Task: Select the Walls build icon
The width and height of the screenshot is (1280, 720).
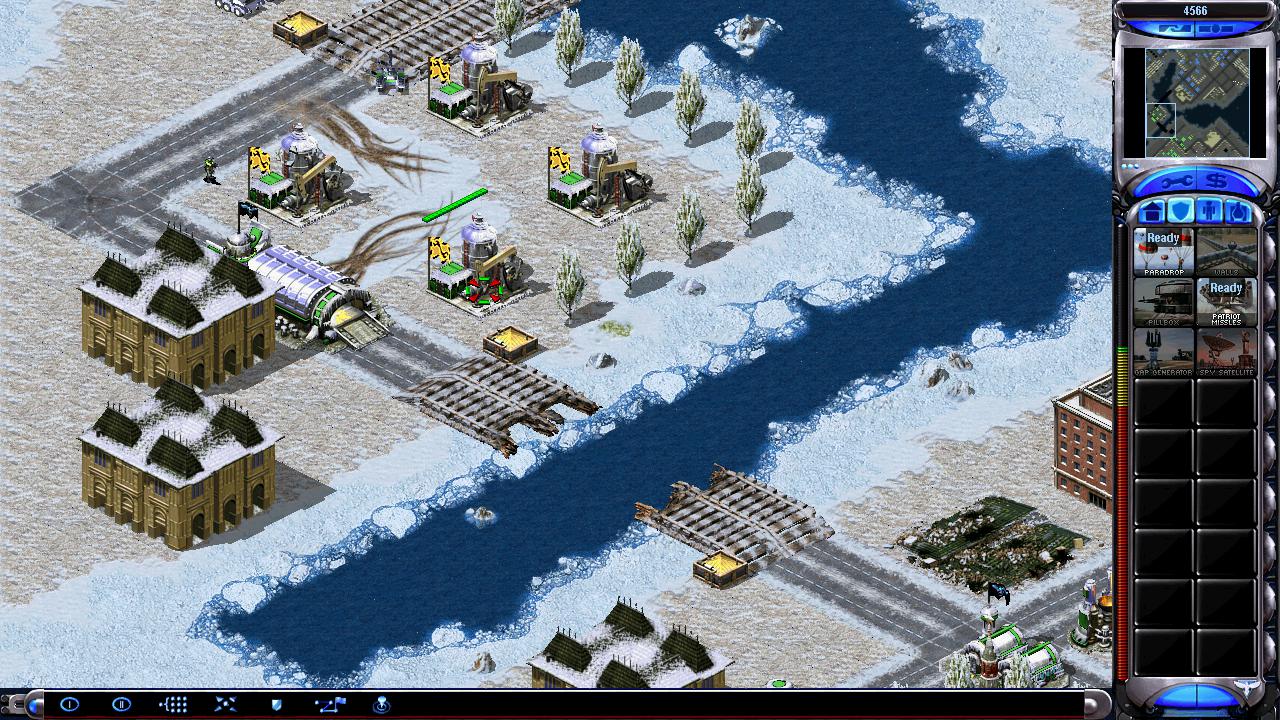Action: pos(1226,252)
